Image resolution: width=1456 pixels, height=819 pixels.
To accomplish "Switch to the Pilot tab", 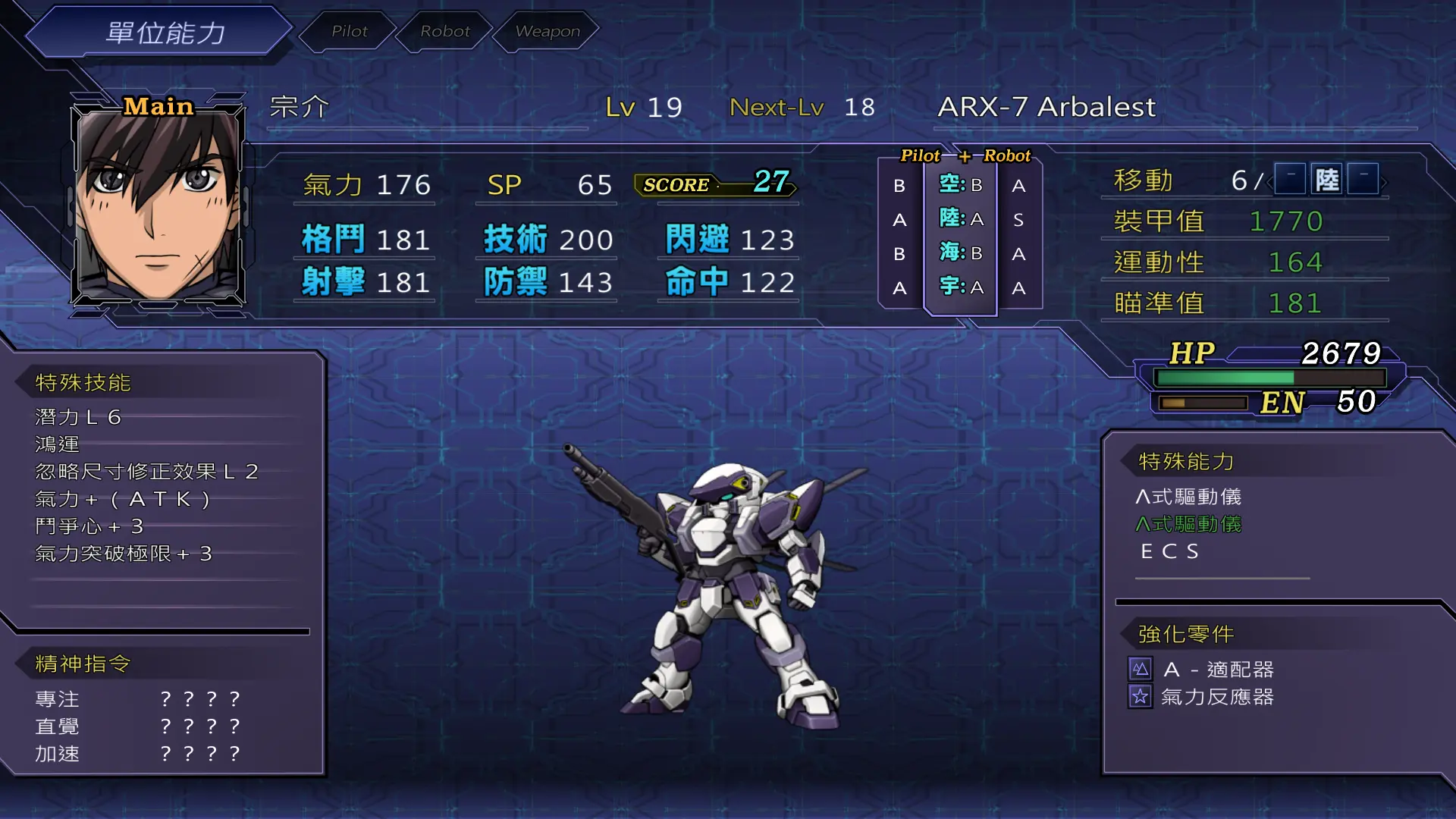I will [x=349, y=31].
